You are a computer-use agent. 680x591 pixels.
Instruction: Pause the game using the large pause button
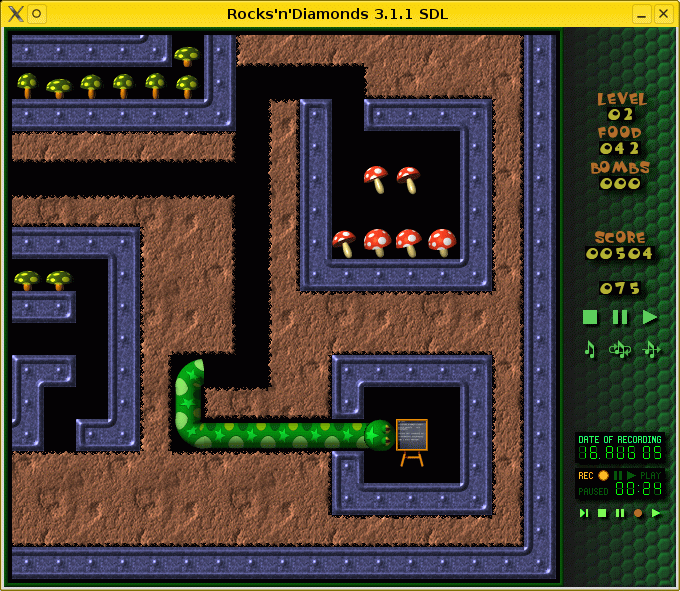click(x=620, y=317)
